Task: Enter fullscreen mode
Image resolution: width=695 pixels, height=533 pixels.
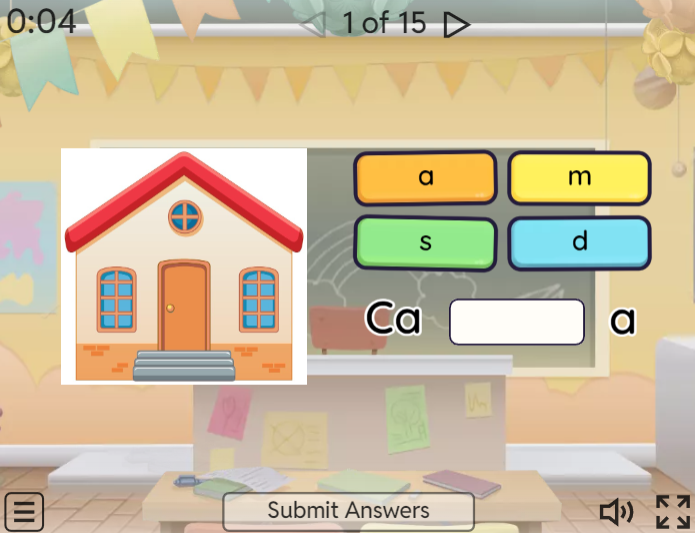Action: pos(673,512)
